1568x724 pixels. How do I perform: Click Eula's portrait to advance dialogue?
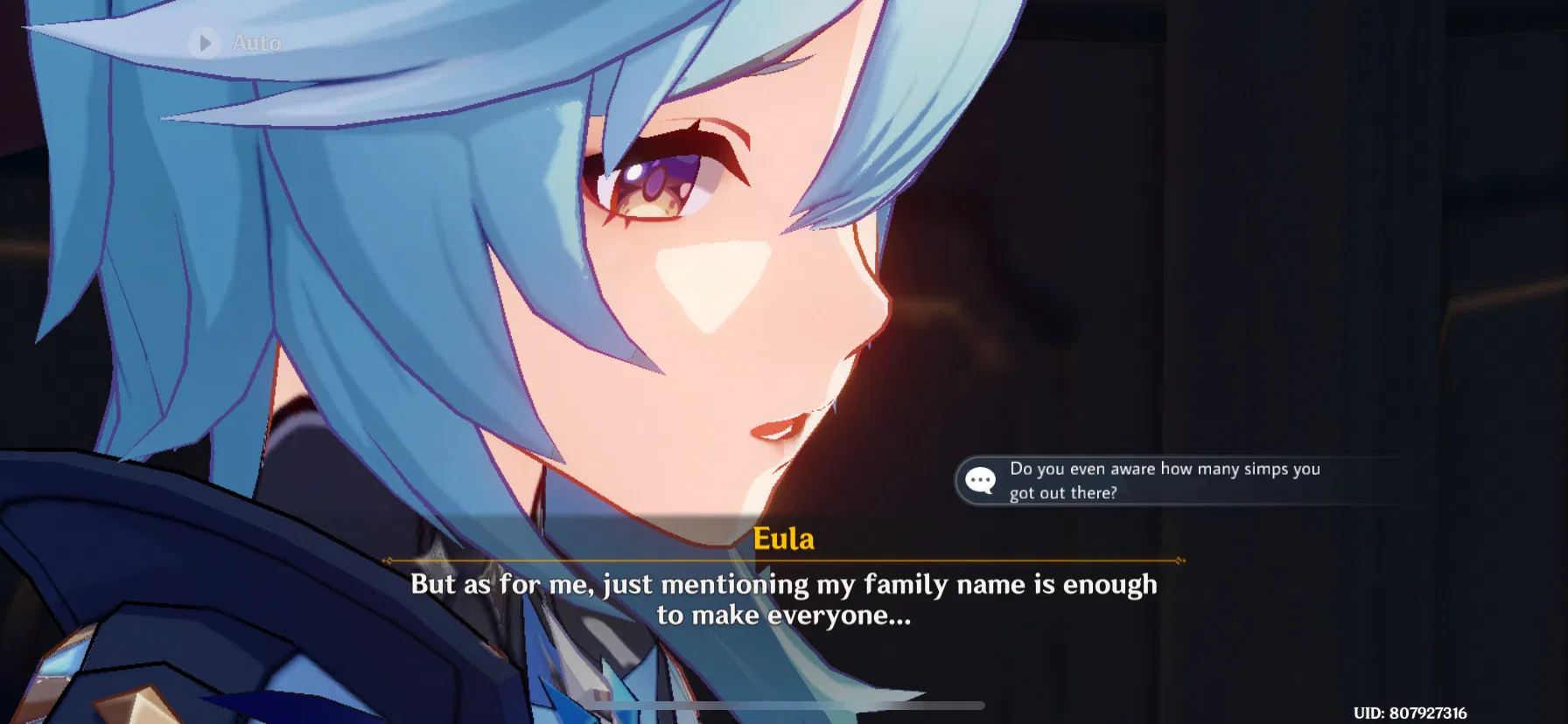tap(612, 262)
